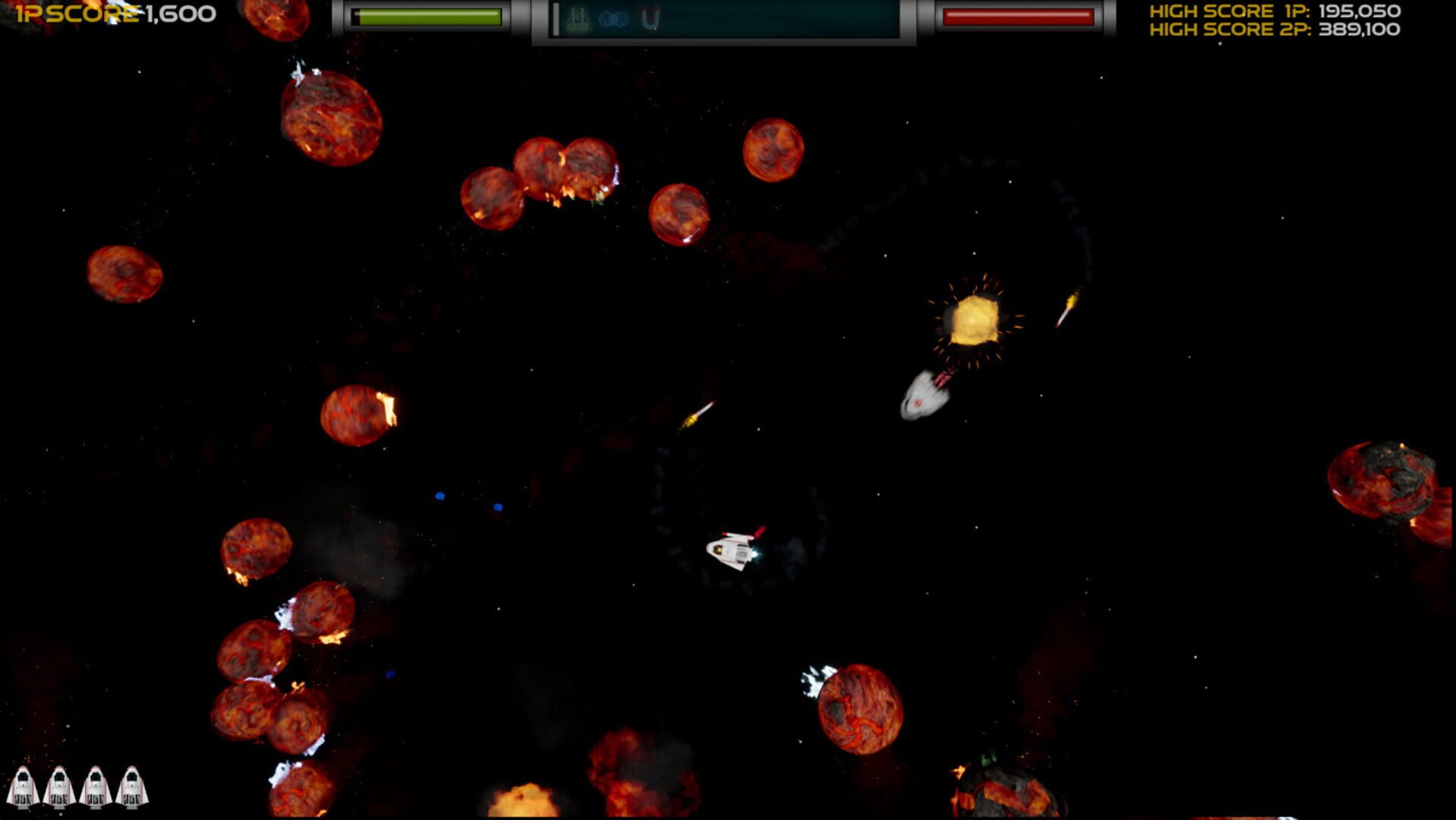Select the twin-missiles power-up icon
1456x820 pixels.
tap(577, 17)
